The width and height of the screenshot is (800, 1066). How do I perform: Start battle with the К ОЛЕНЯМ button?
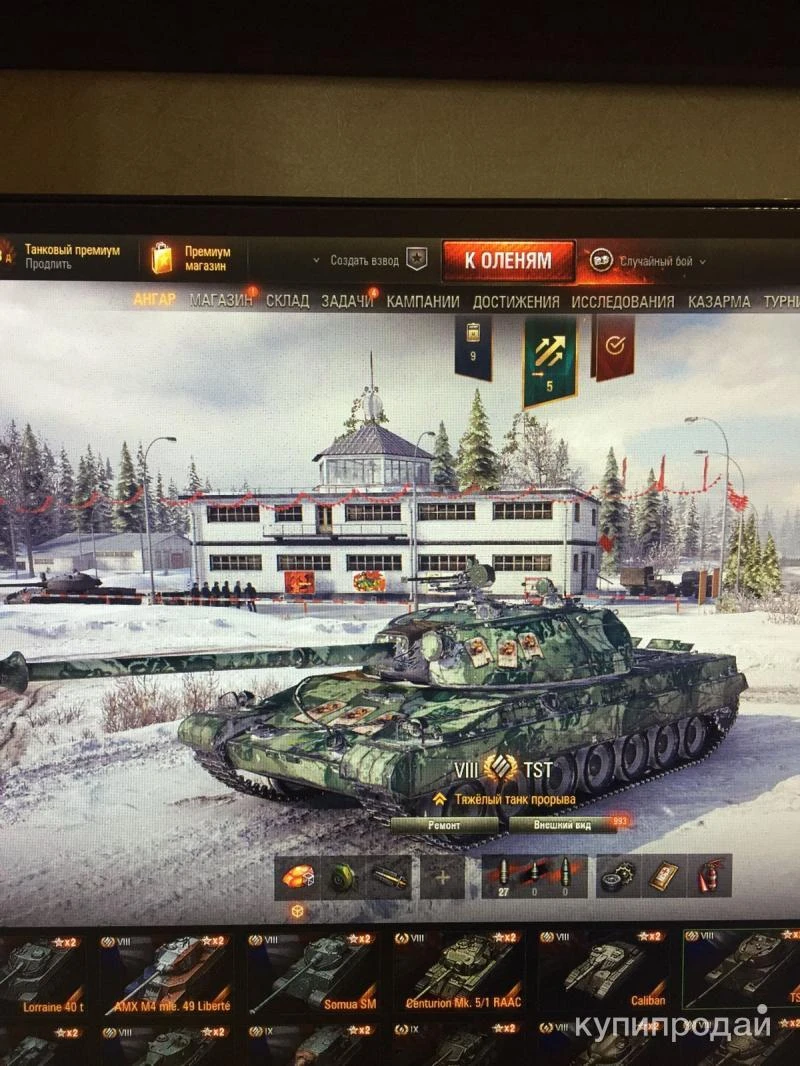[508, 260]
